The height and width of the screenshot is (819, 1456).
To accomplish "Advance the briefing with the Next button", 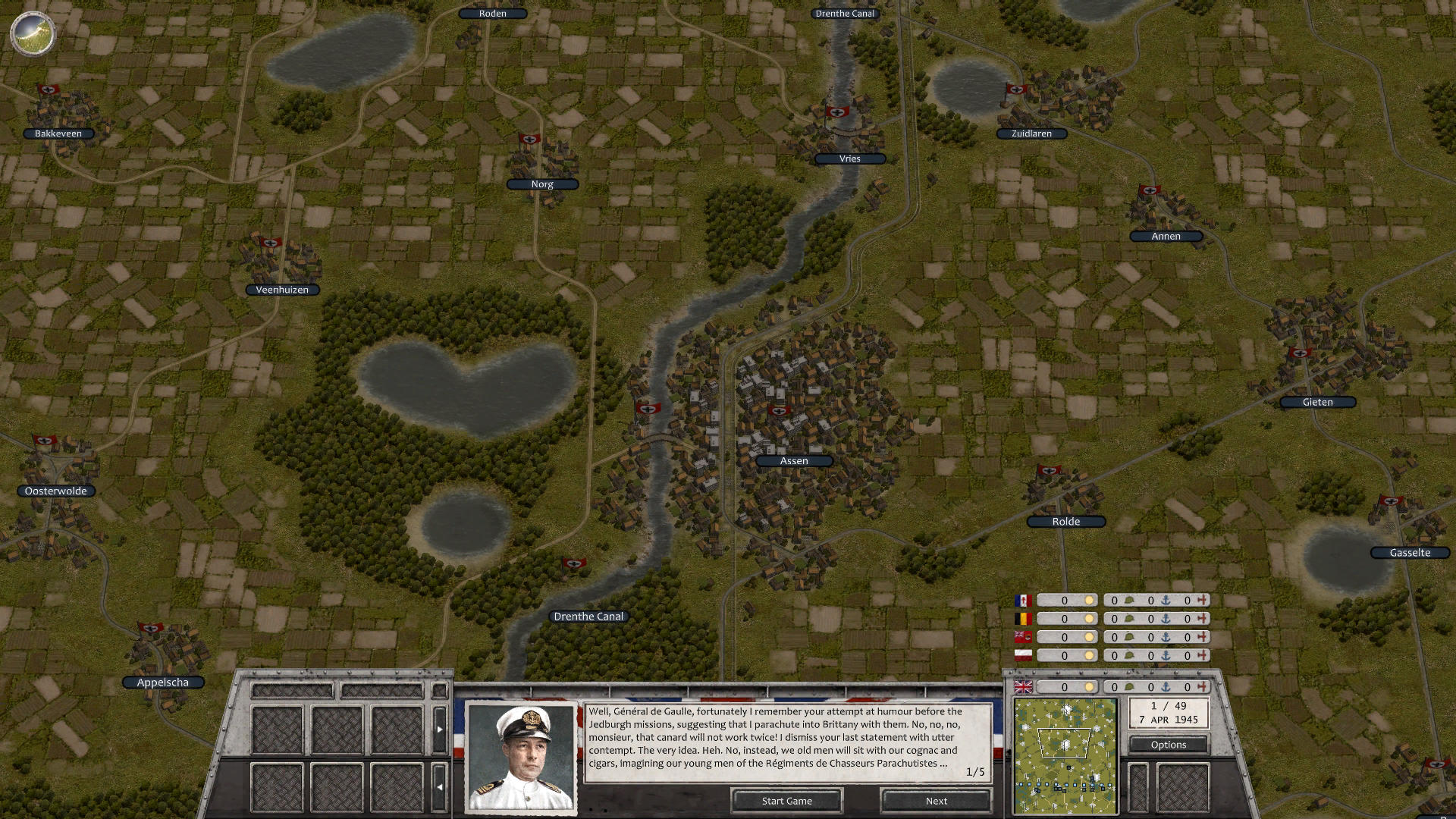I will (936, 801).
